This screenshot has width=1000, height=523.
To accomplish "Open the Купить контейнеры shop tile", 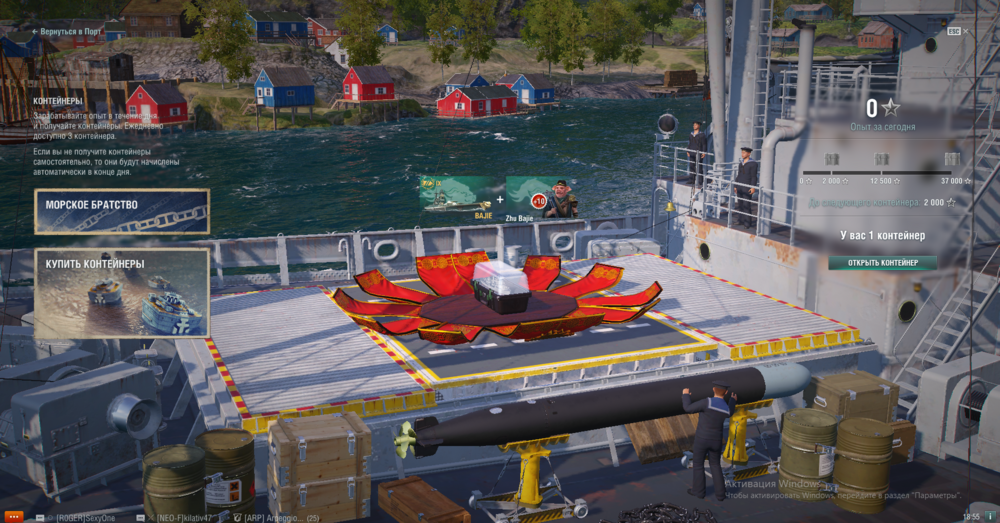I will pyautogui.click(x=122, y=292).
